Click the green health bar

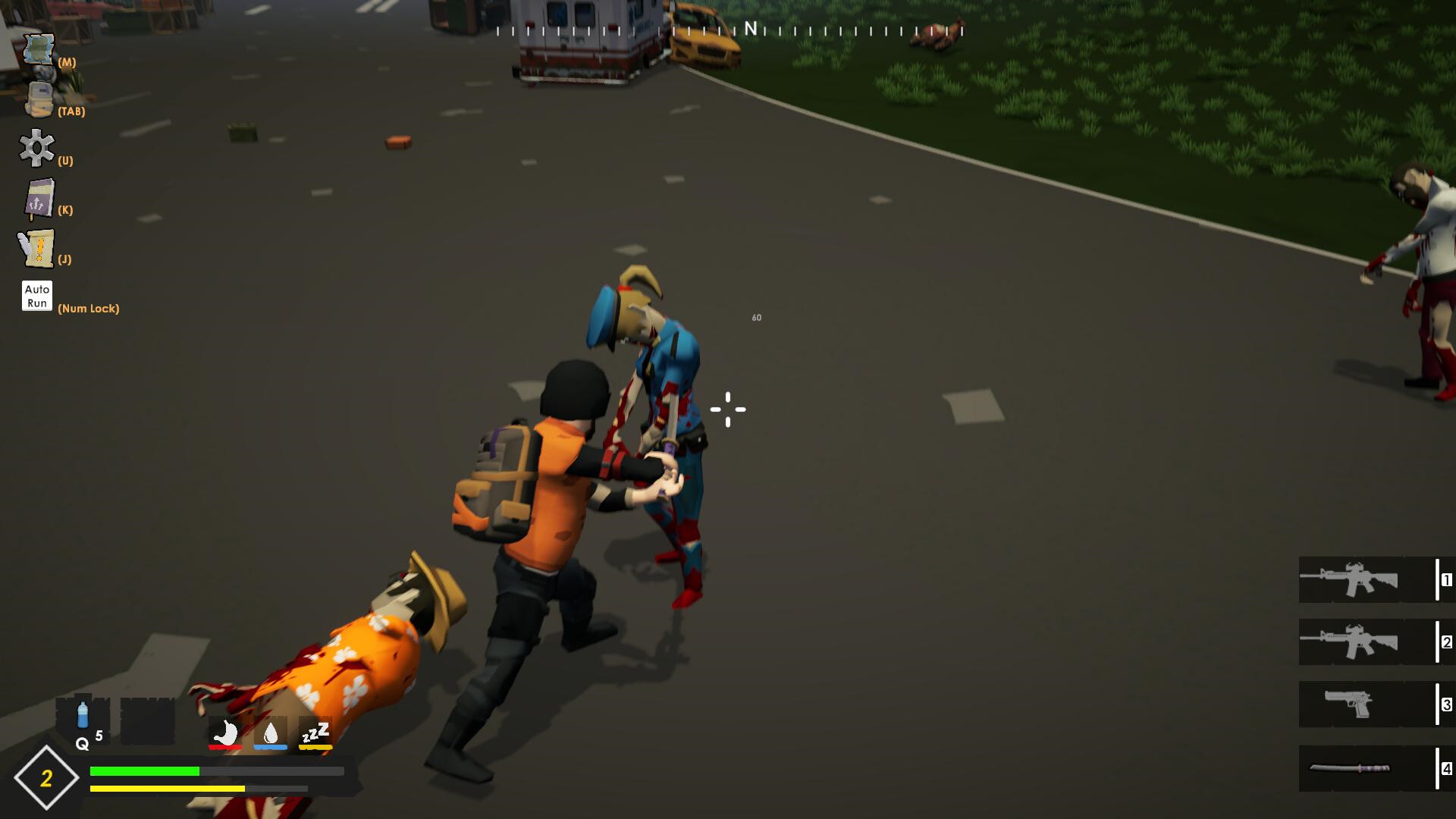pyautogui.click(x=144, y=771)
